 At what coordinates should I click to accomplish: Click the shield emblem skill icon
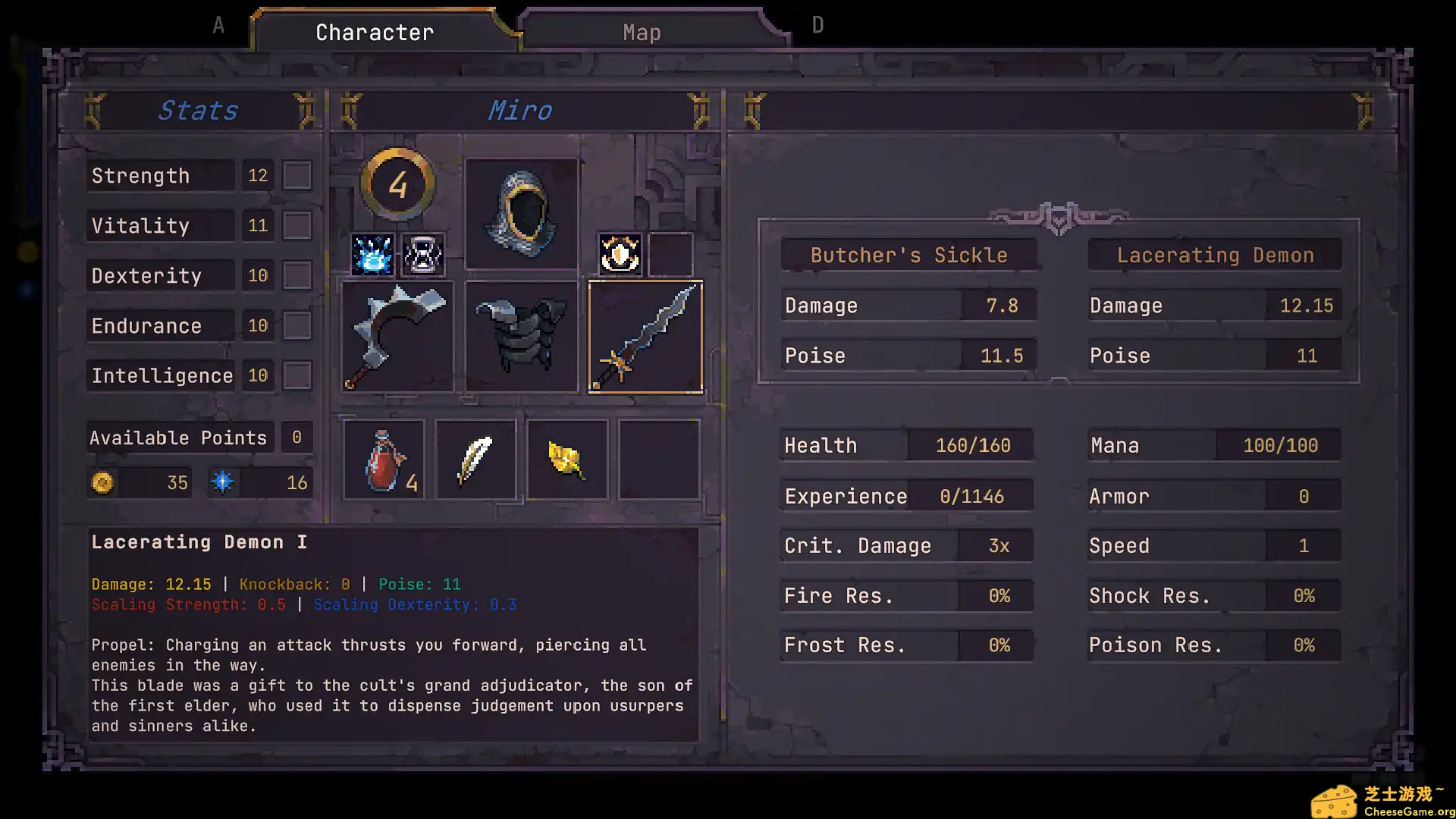620,255
